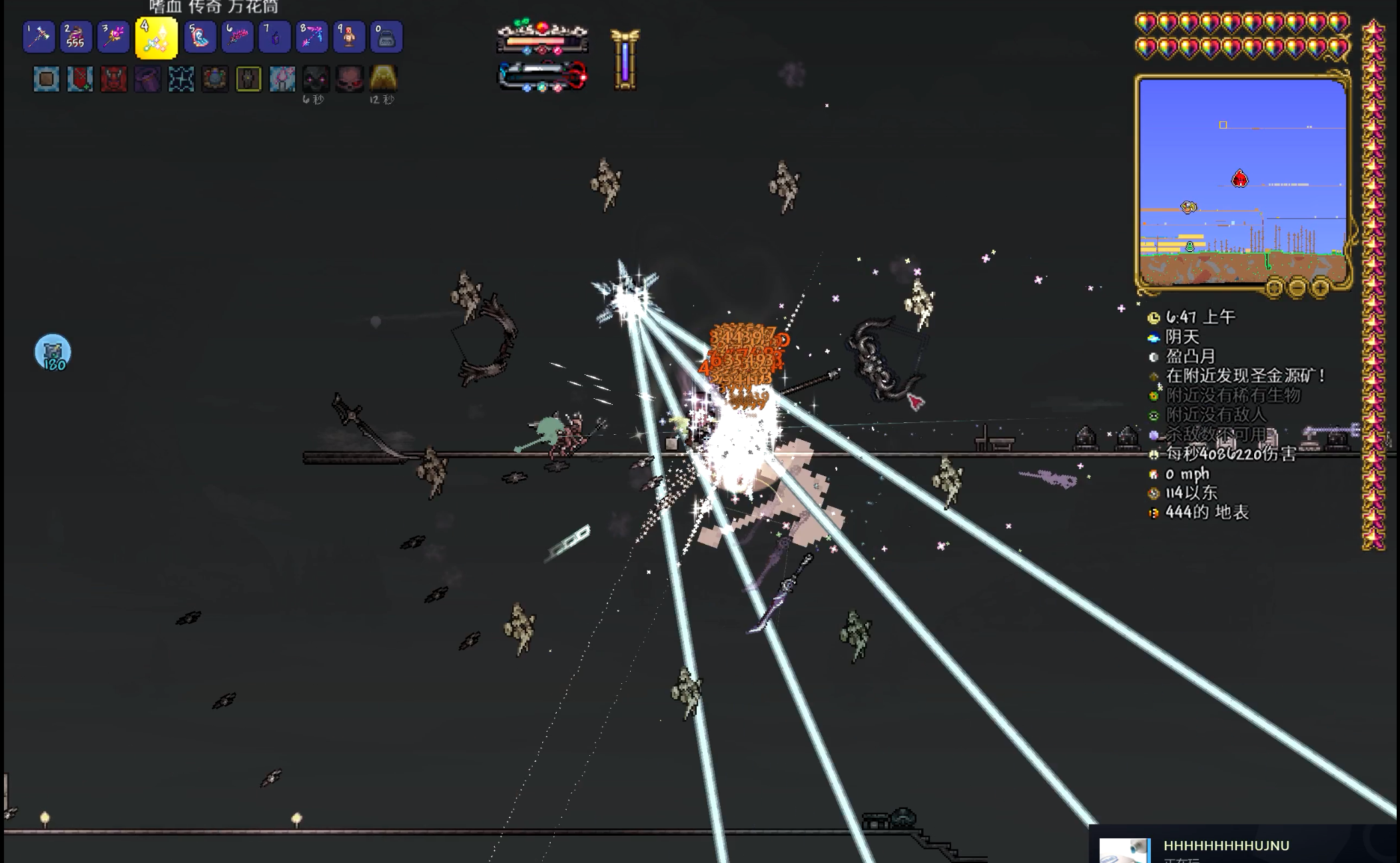
Task: Select the hammer in hotbar slot 1
Action: pos(39,37)
